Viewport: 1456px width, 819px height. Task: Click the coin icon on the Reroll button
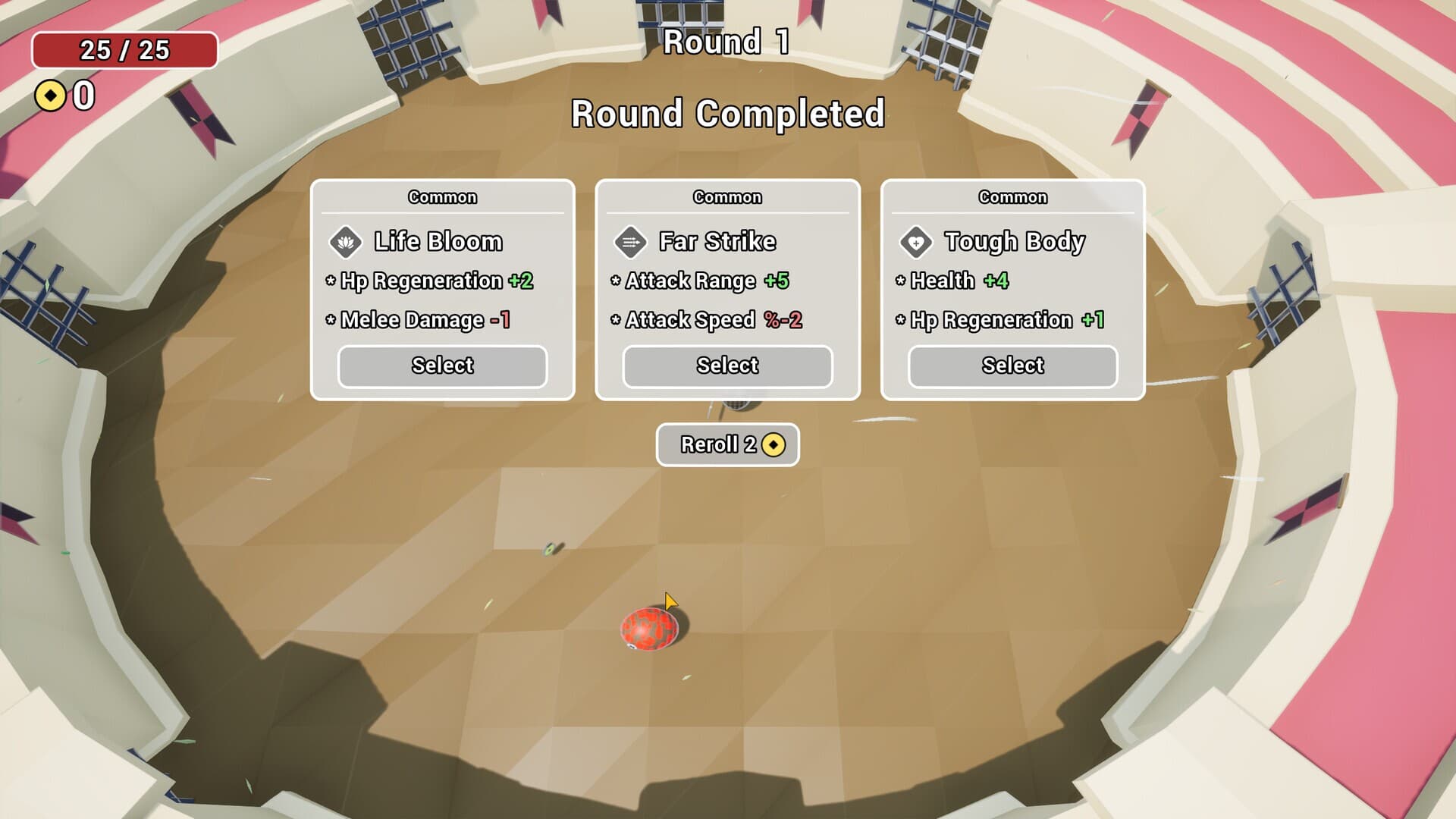click(775, 445)
